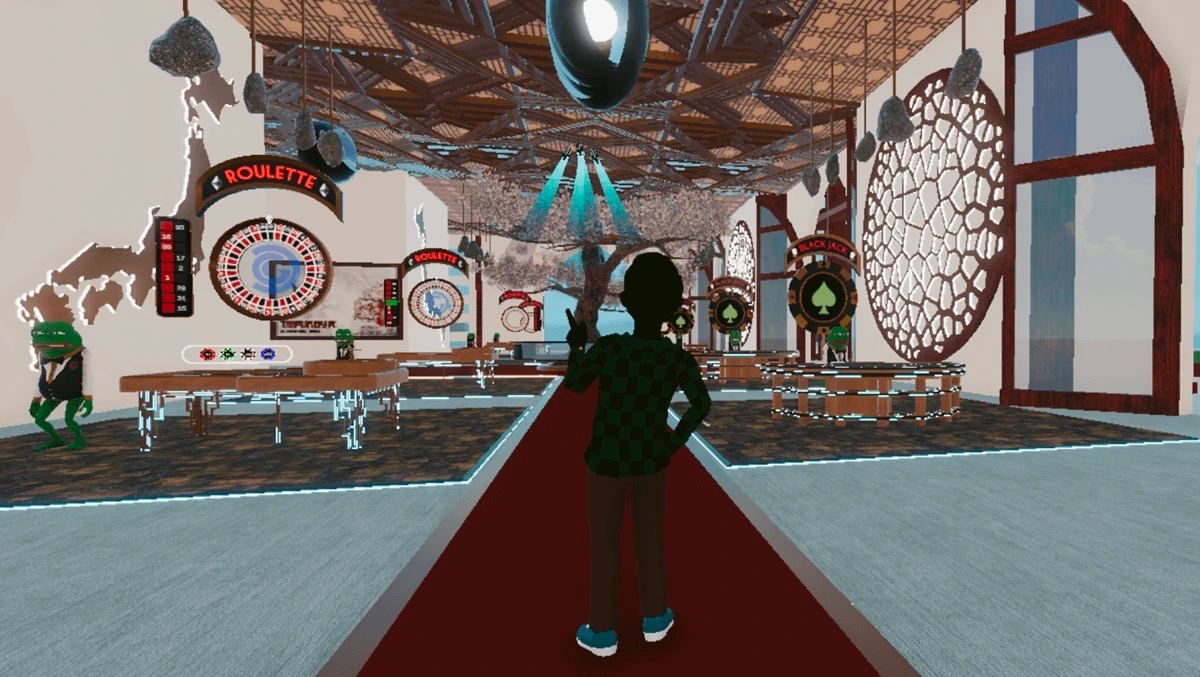Image resolution: width=1200 pixels, height=677 pixels.
Task: Select the red betting chip
Action: [x=207, y=354]
